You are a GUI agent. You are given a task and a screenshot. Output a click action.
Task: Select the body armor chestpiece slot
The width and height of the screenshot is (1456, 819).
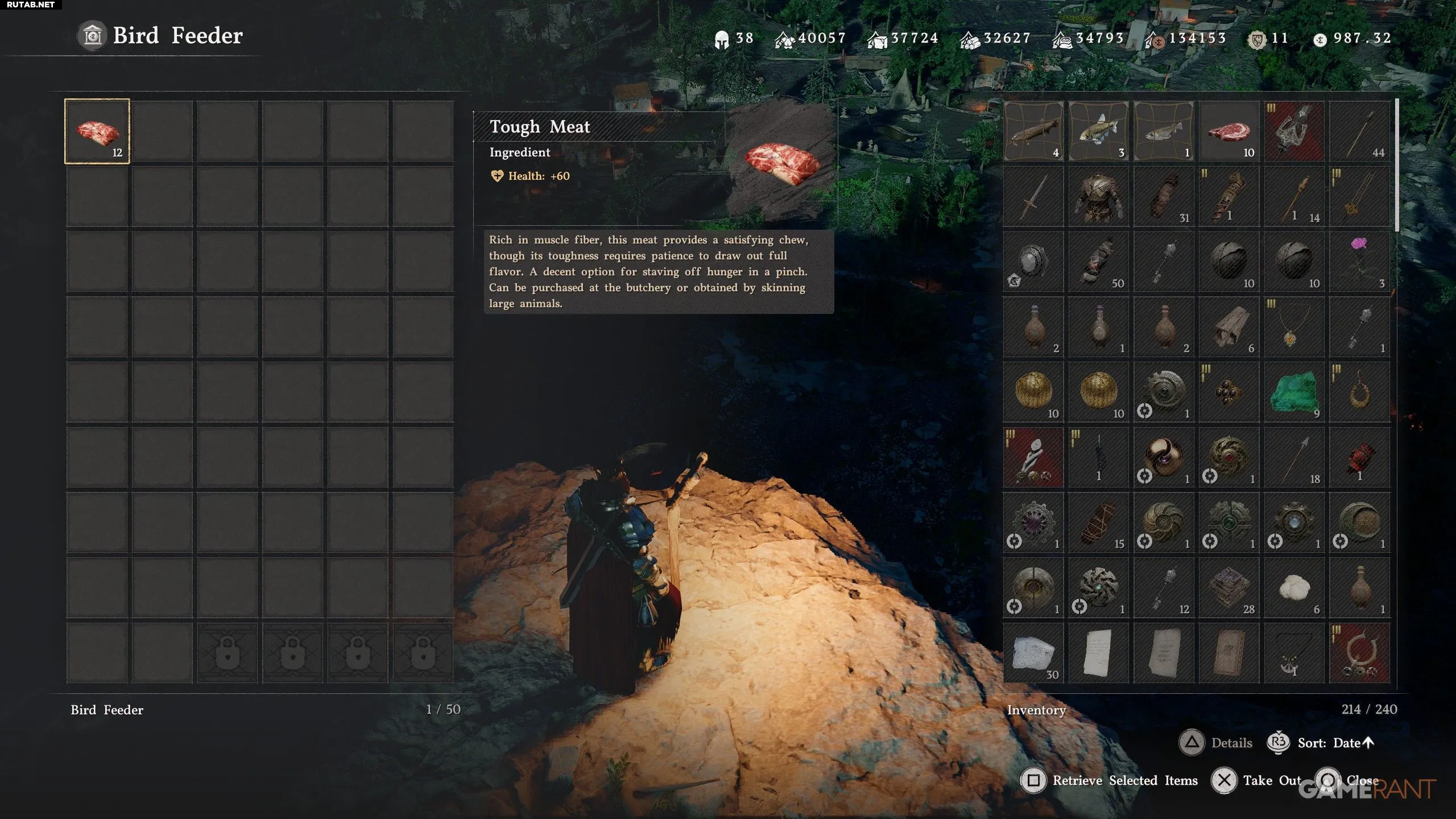tap(1098, 197)
